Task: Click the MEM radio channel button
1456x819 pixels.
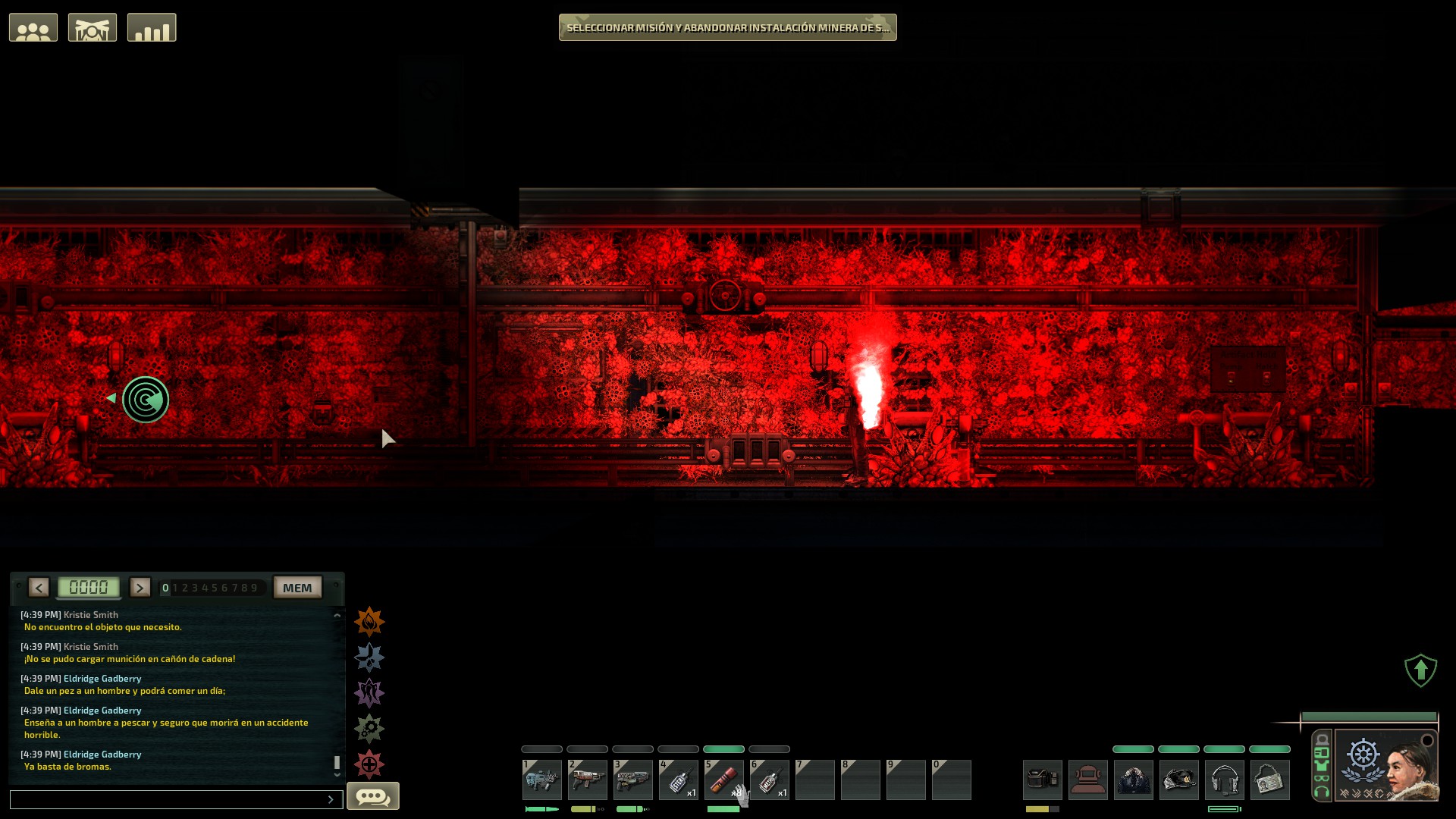Action: tap(297, 588)
